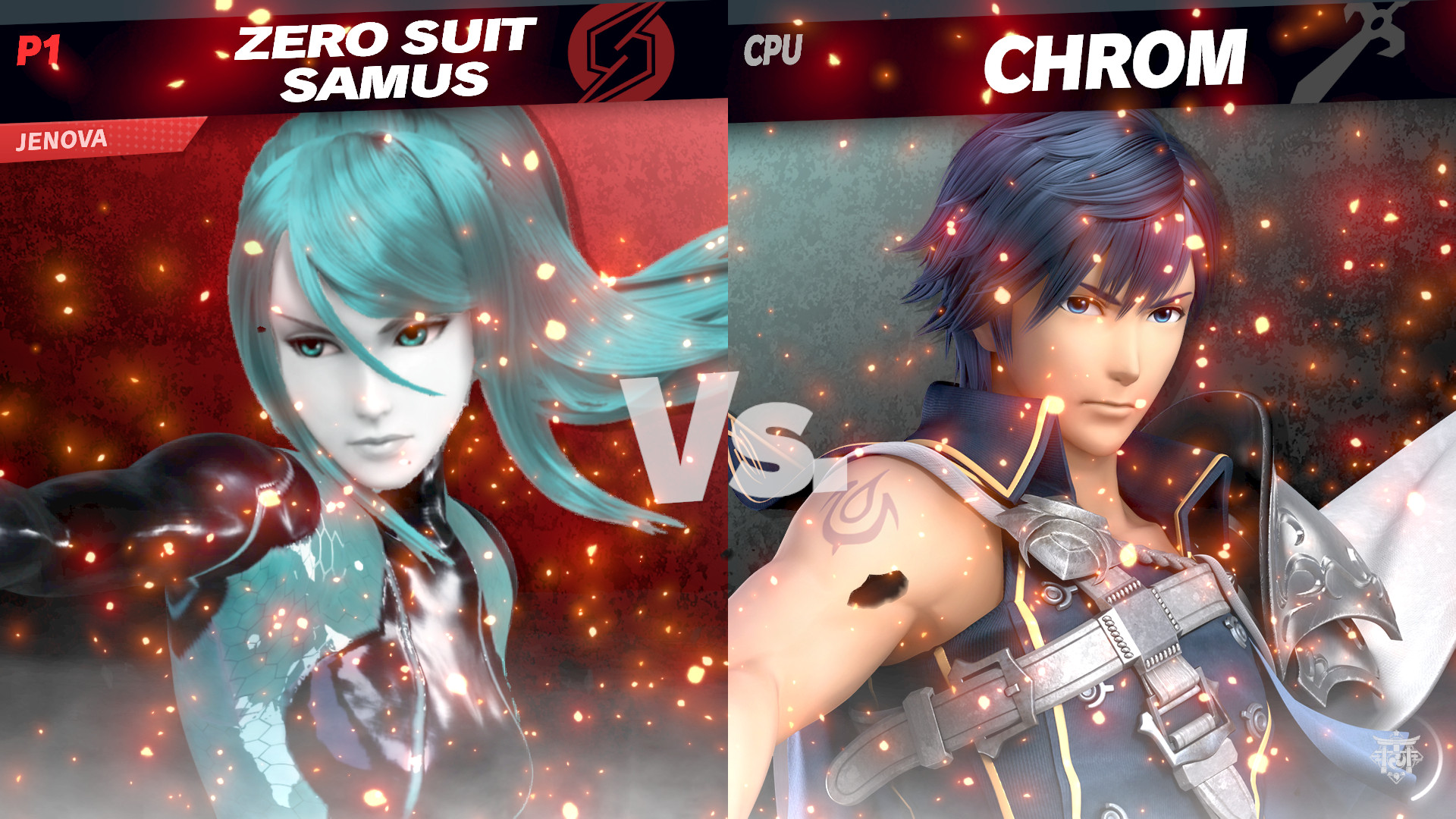This screenshot has height=819, width=1456.
Task: Expand the JENOVA player tag plate
Action: click(61, 140)
